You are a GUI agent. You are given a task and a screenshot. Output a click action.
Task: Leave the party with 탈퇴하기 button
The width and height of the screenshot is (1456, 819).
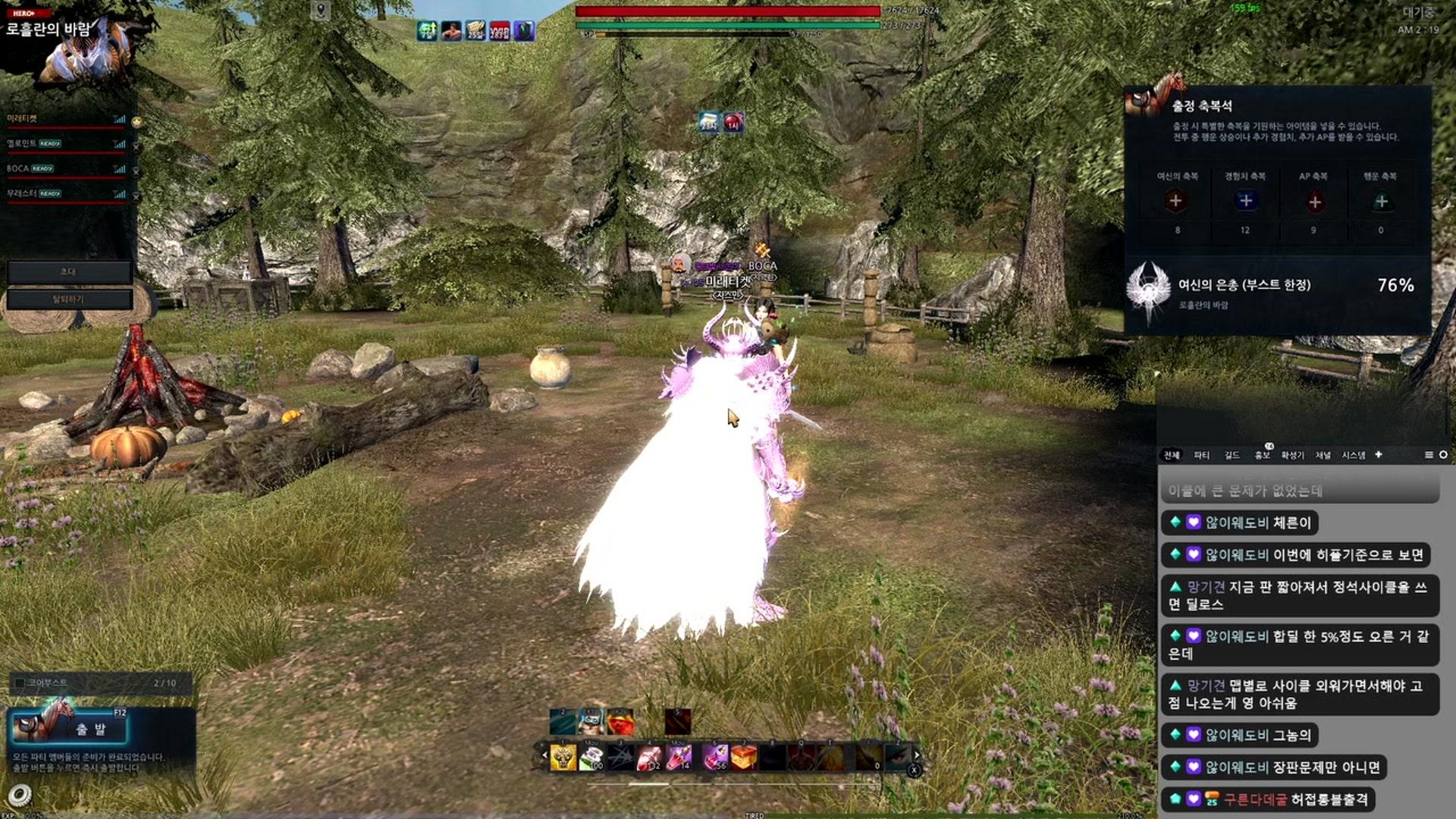(69, 299)
